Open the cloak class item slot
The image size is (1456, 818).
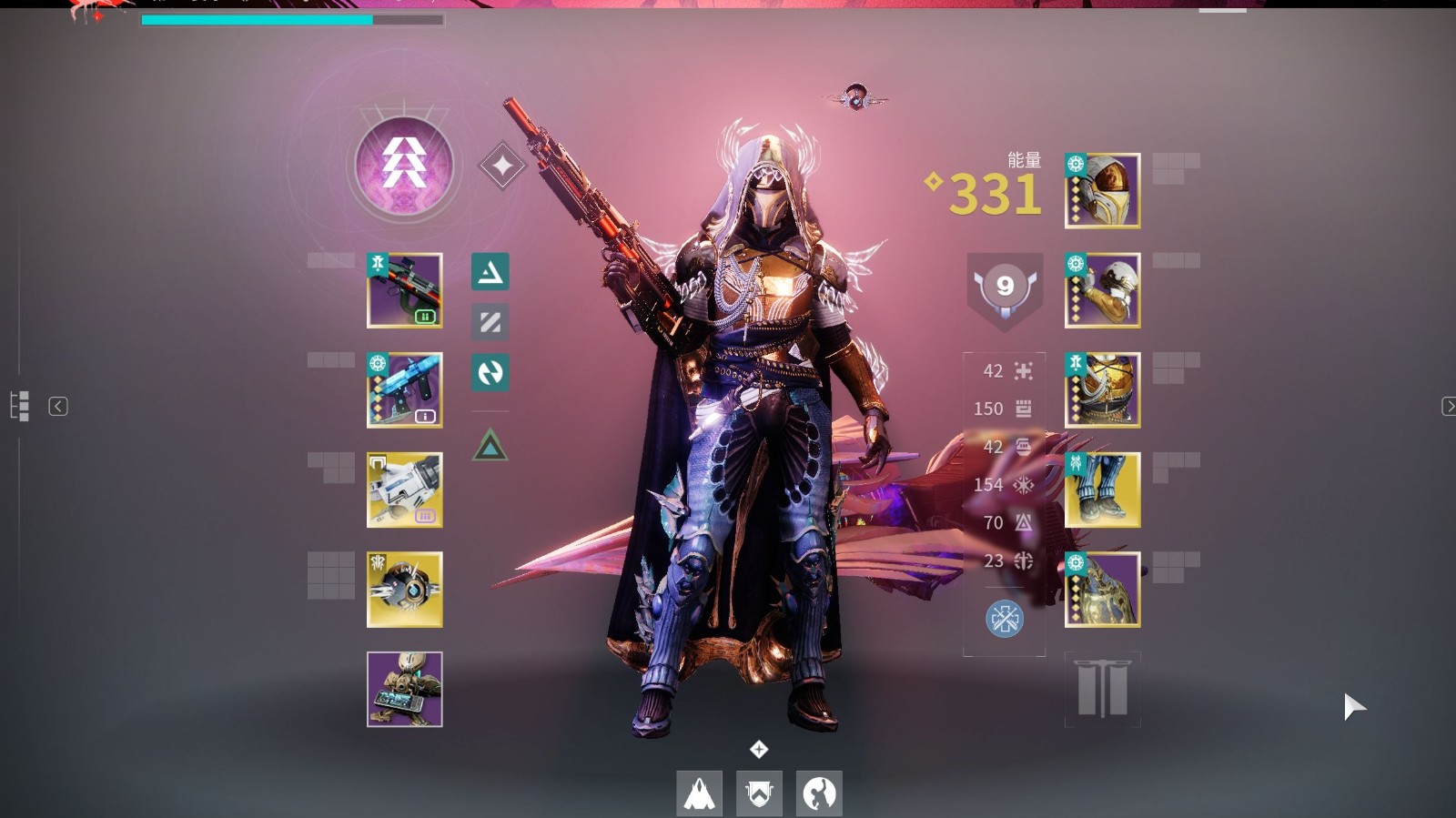pyautogui.click(x=1102, y=590)
